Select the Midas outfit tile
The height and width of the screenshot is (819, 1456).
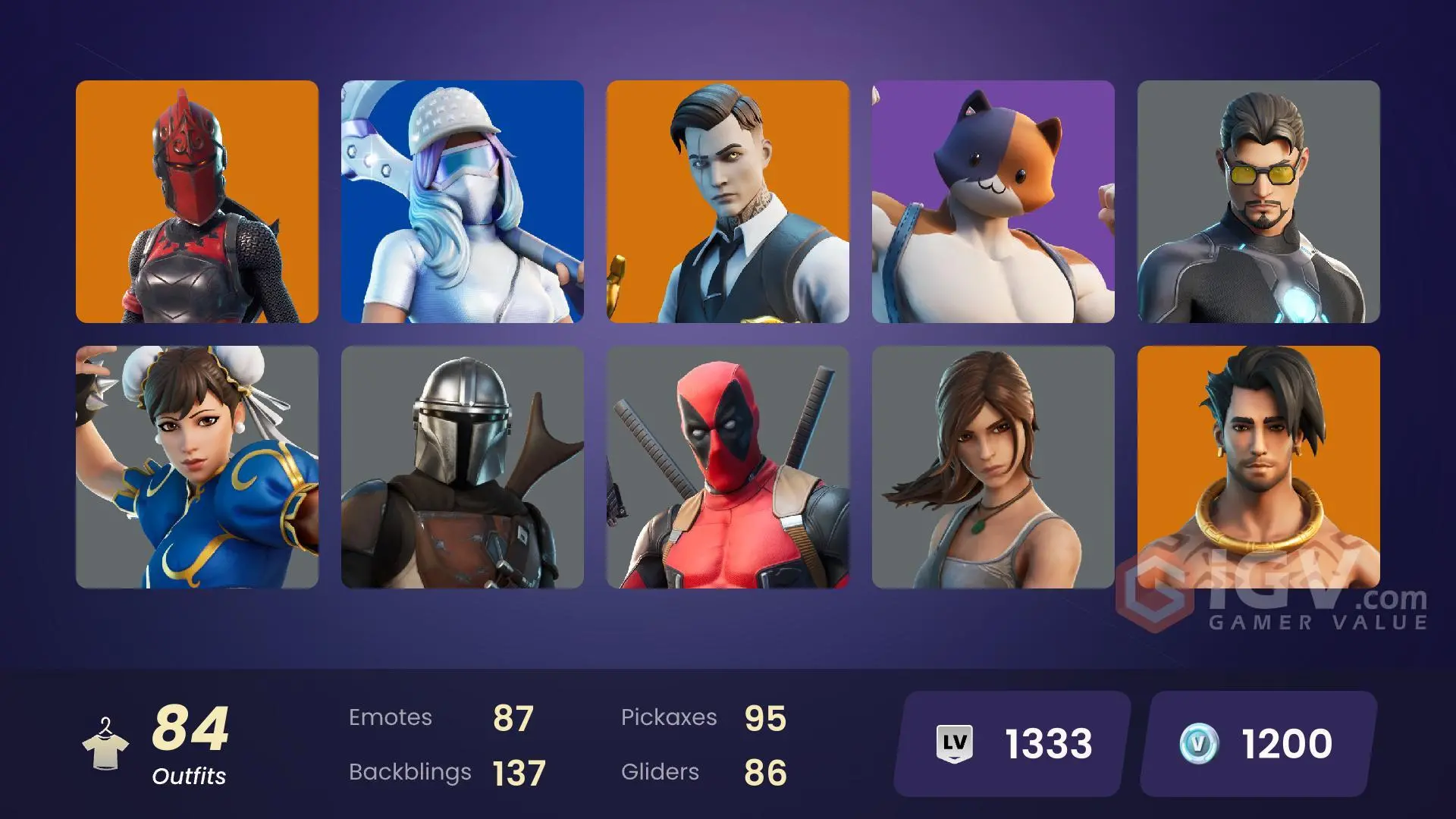pos(728,202)
